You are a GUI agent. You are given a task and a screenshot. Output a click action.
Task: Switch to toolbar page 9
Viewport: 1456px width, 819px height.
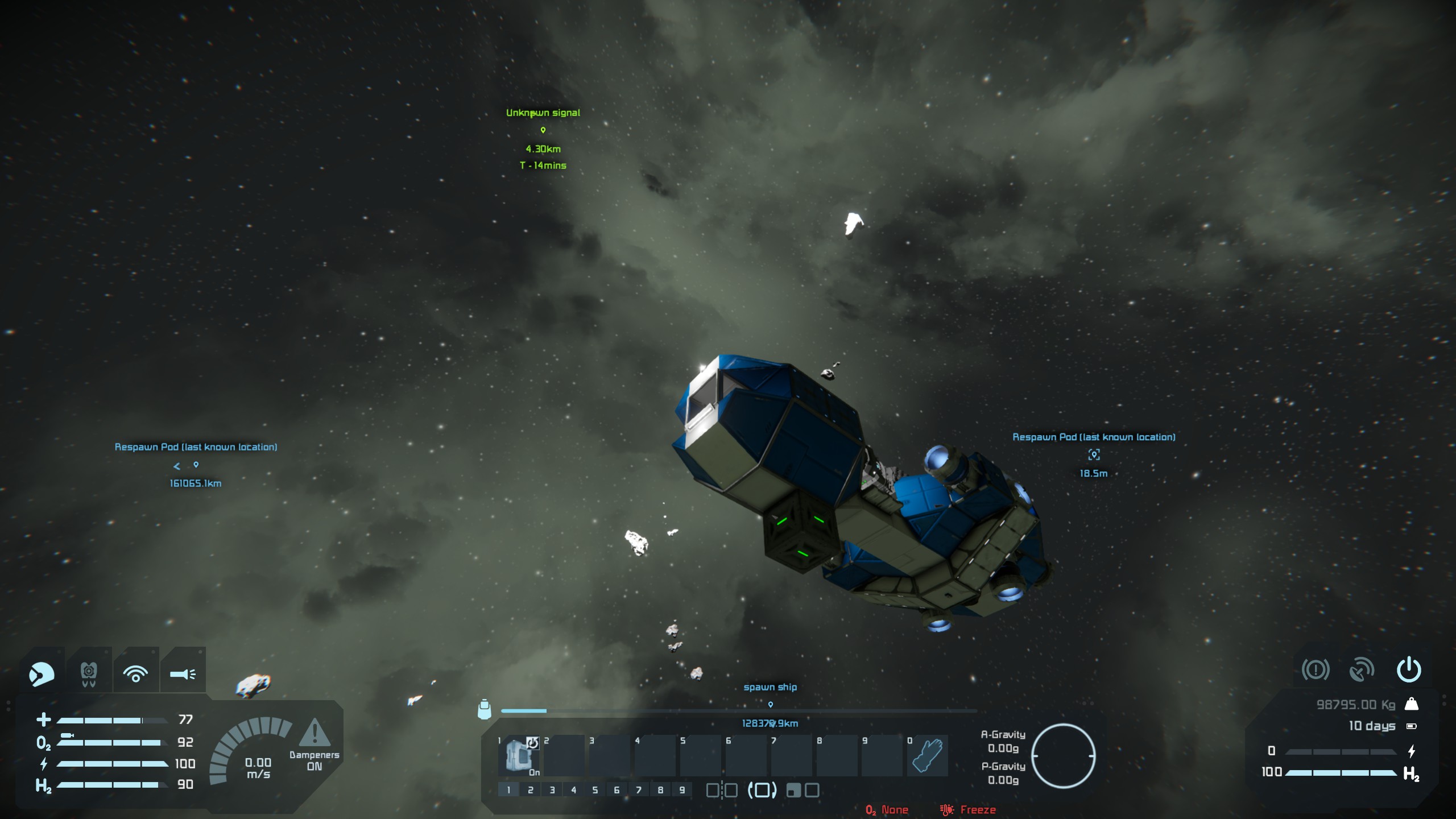tap(682, 790)
